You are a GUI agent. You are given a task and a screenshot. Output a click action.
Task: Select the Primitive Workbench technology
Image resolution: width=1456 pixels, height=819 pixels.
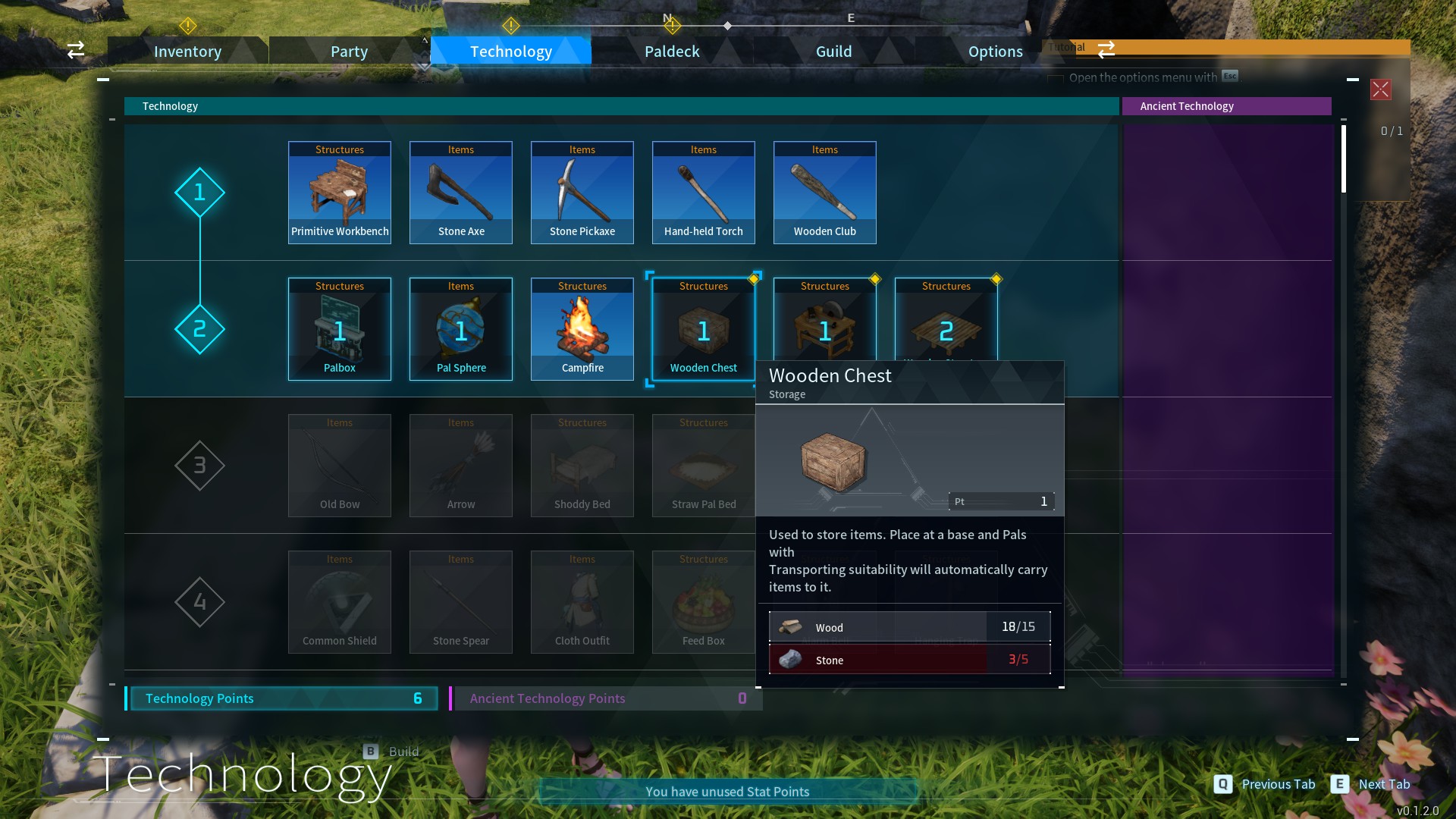point(340,193)
